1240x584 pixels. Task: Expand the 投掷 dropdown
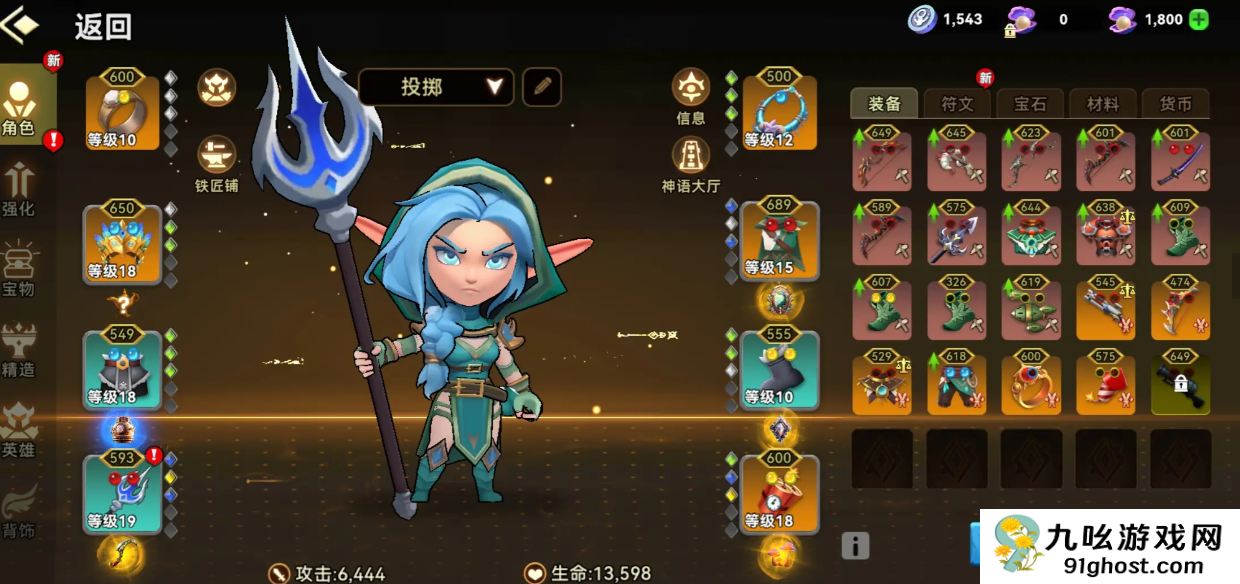(x=436, y=87)
